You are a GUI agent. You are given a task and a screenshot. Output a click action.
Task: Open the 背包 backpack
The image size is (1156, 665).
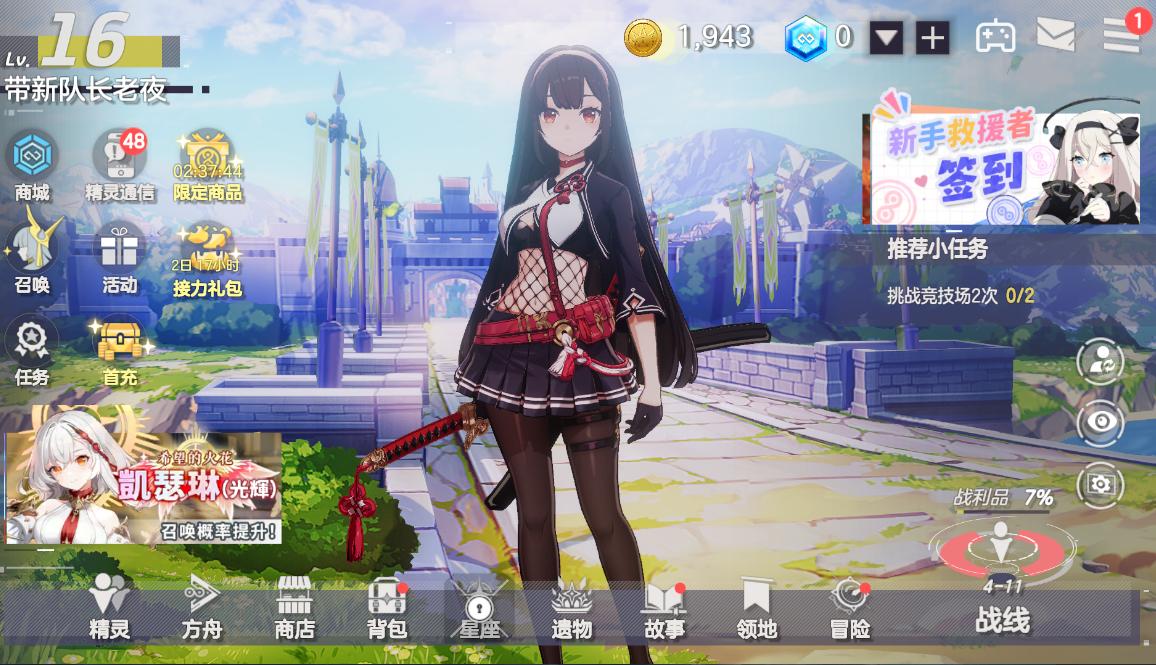[x=387, y=608]
